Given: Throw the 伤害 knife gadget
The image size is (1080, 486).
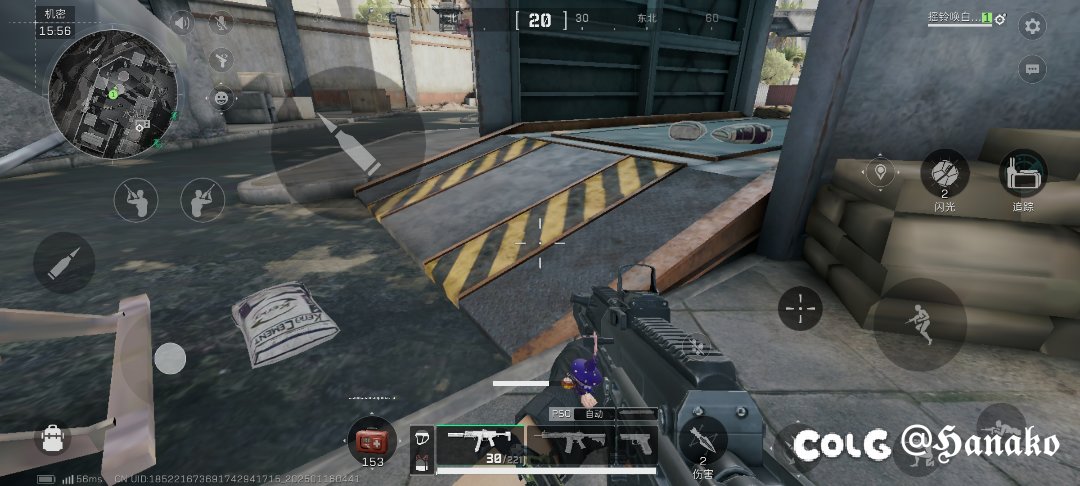Looking at the screenshot, I should click(x=703, y=440).
